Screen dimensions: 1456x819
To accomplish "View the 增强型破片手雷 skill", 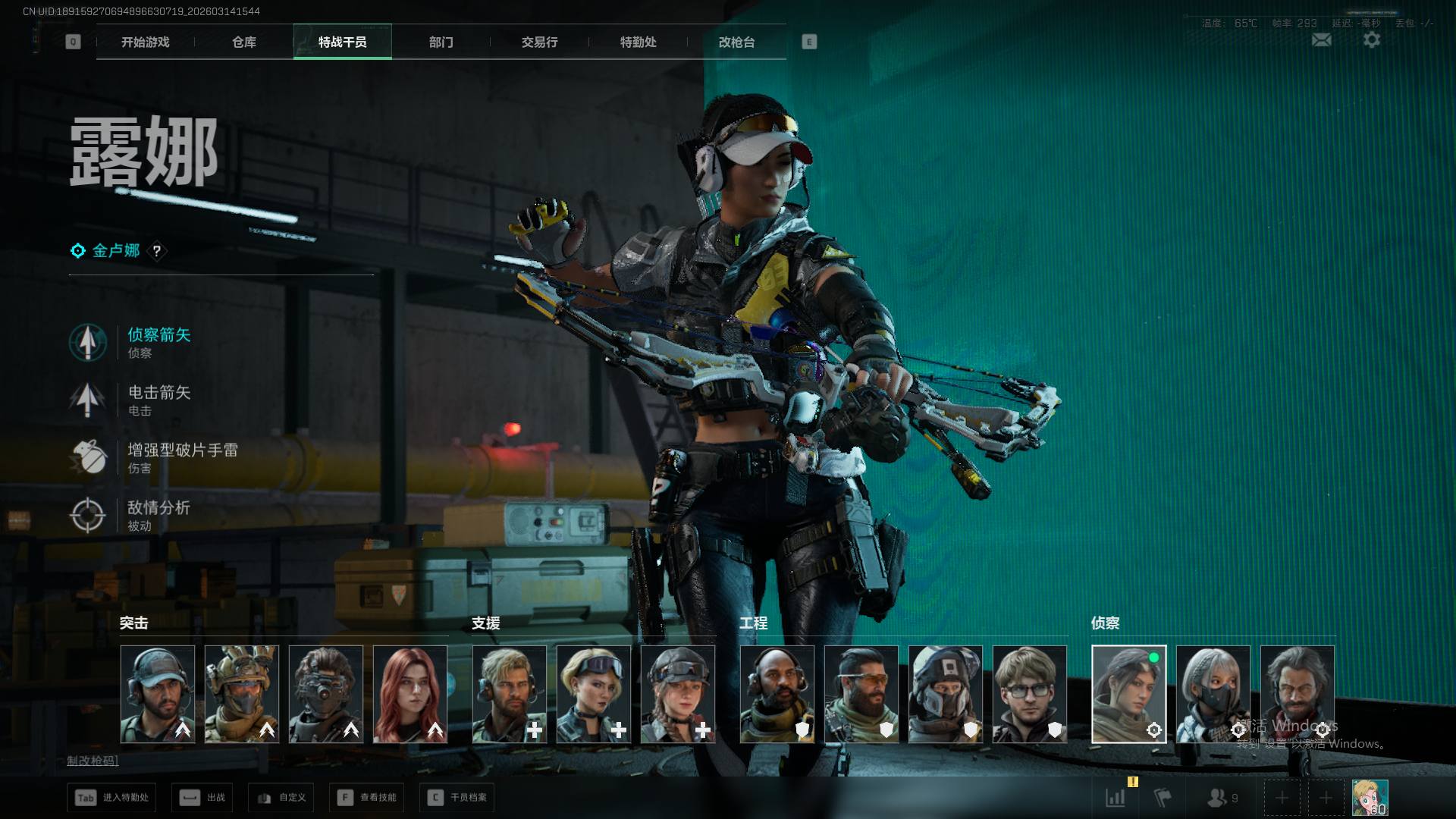I will tap(181, 457).
